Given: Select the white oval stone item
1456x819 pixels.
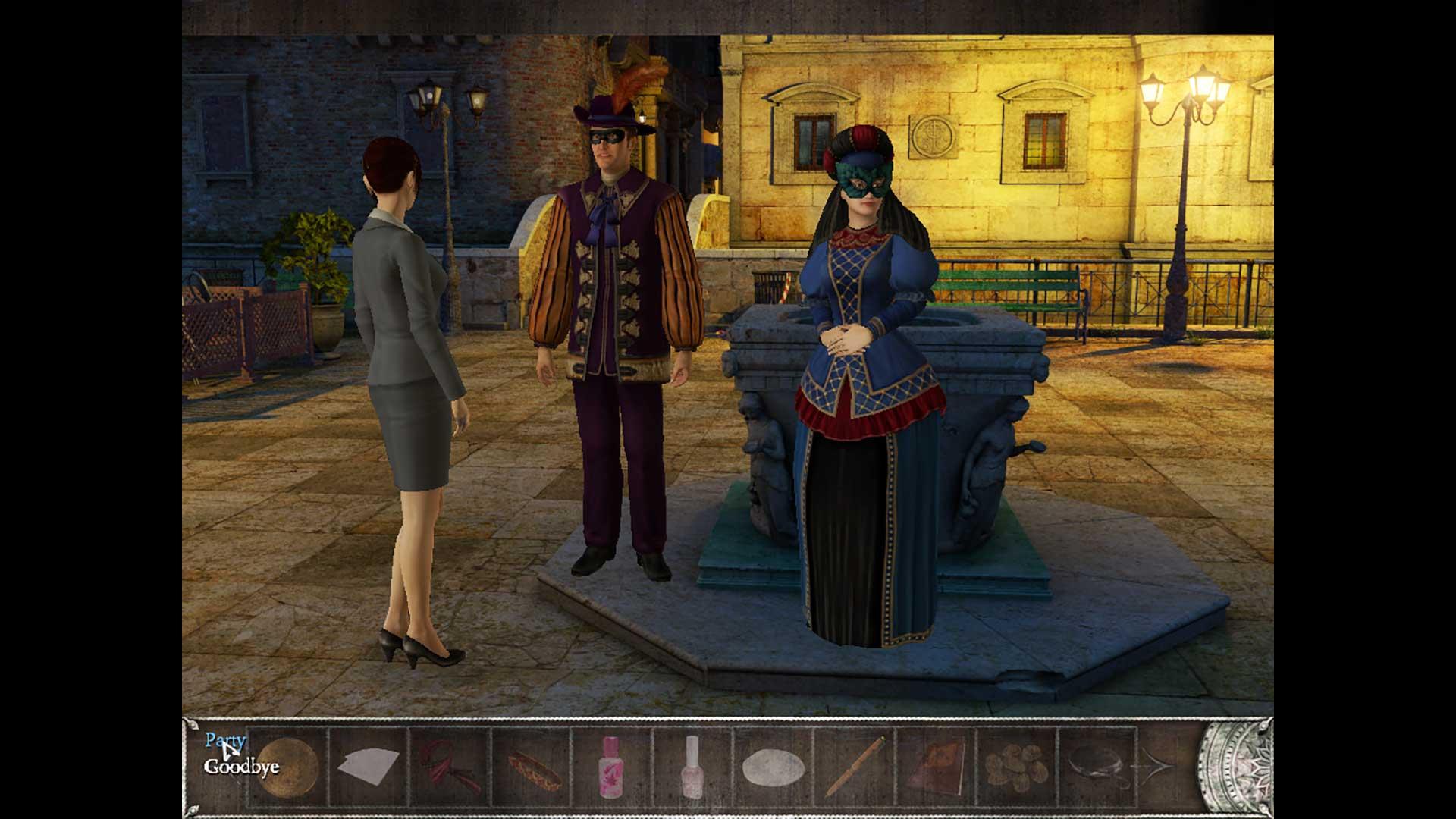Looking at the screenshot, I should click(x=772, y=769).
